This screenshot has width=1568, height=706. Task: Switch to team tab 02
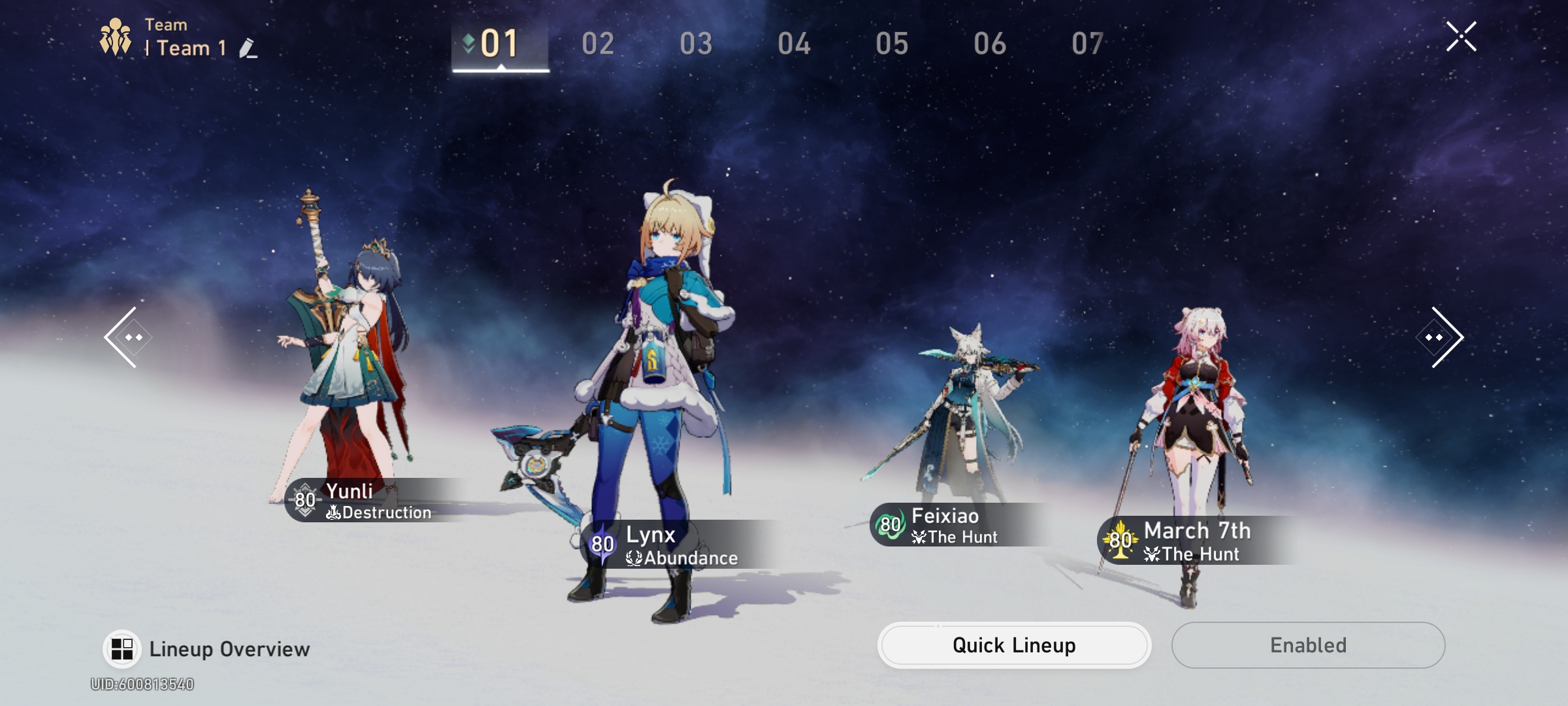tap(598, 43)
